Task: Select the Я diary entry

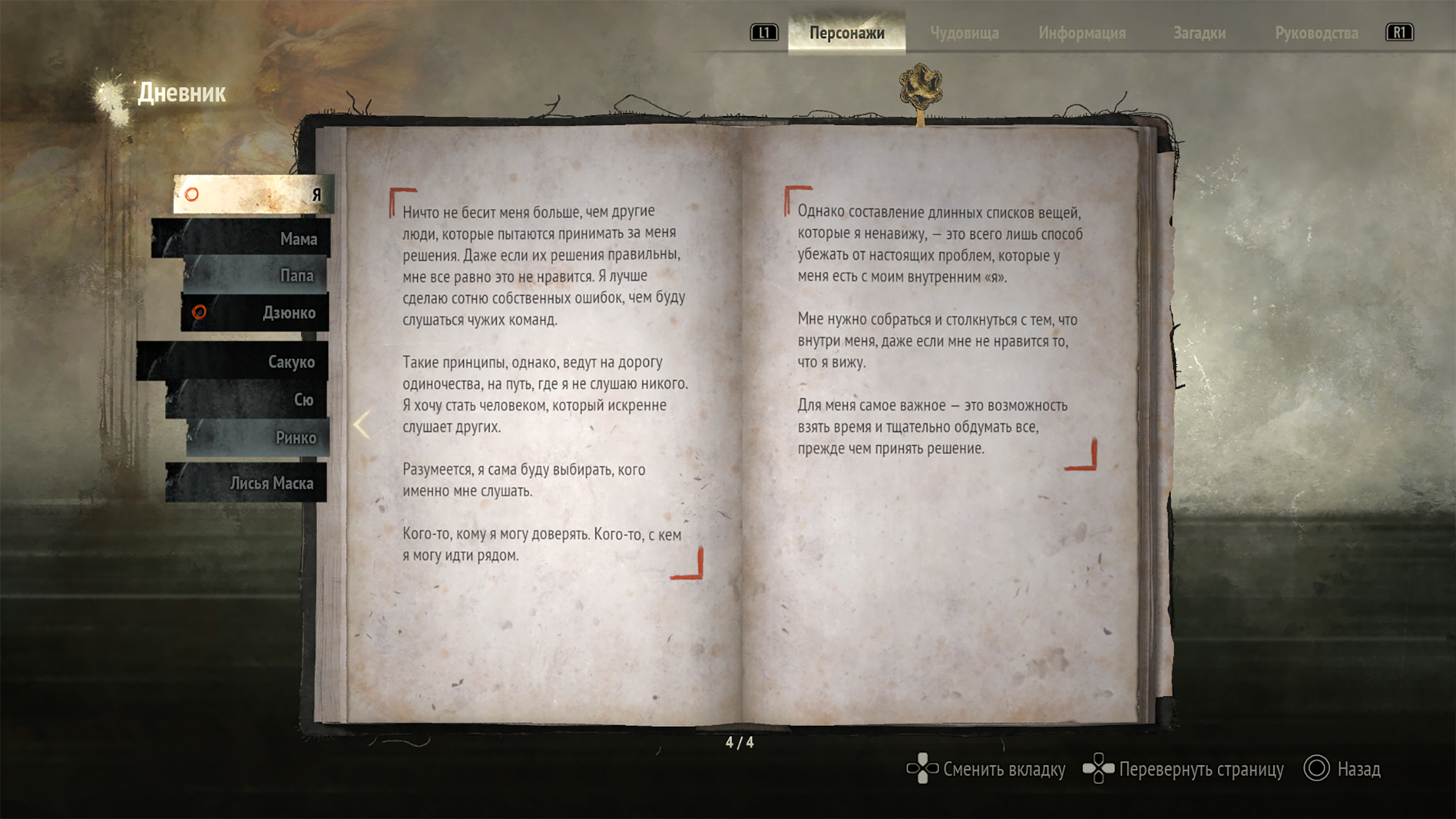Action: coord(254,194)
